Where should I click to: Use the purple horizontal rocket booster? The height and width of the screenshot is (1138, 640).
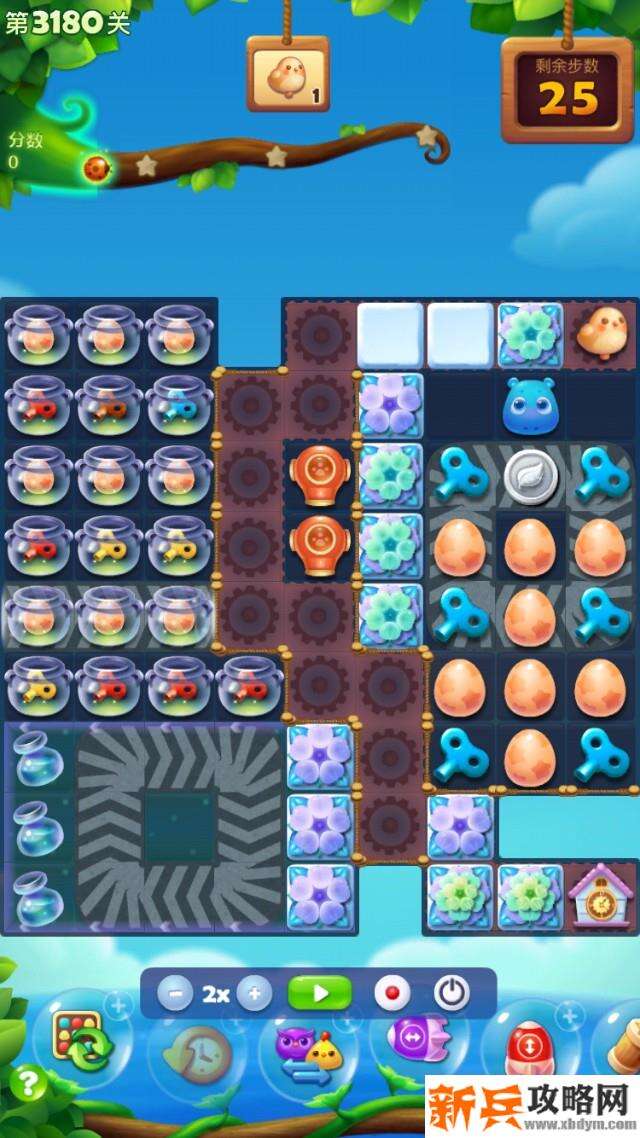(412, 1040)
